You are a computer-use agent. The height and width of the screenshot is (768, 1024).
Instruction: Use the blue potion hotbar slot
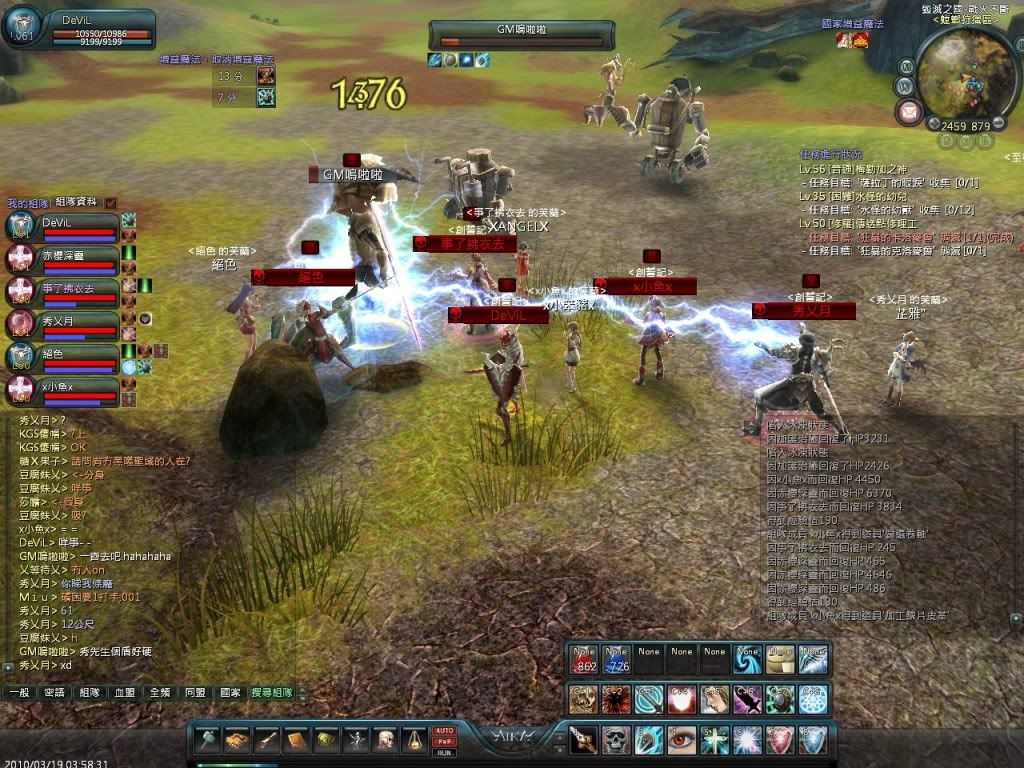click(617, 658)
